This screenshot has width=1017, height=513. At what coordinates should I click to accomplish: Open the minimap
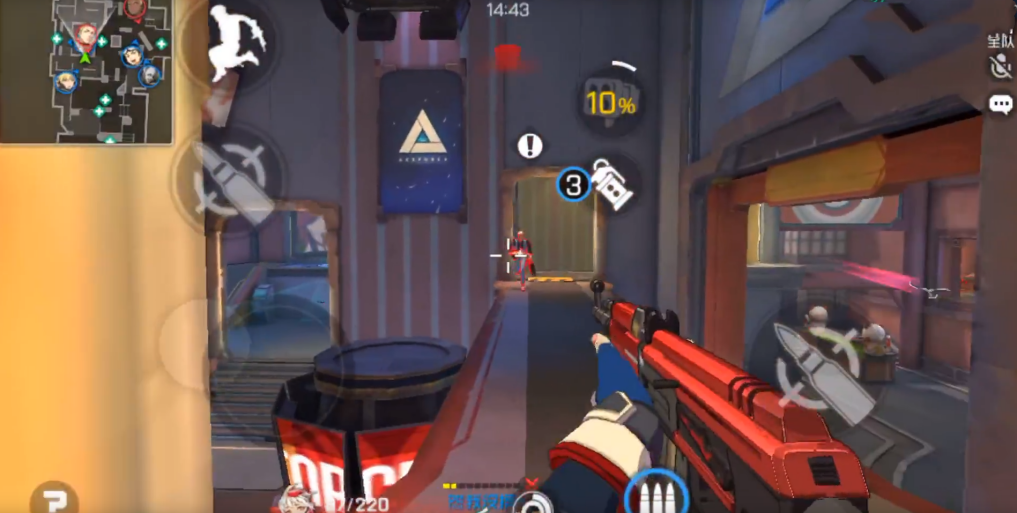(x=87, y=71)
